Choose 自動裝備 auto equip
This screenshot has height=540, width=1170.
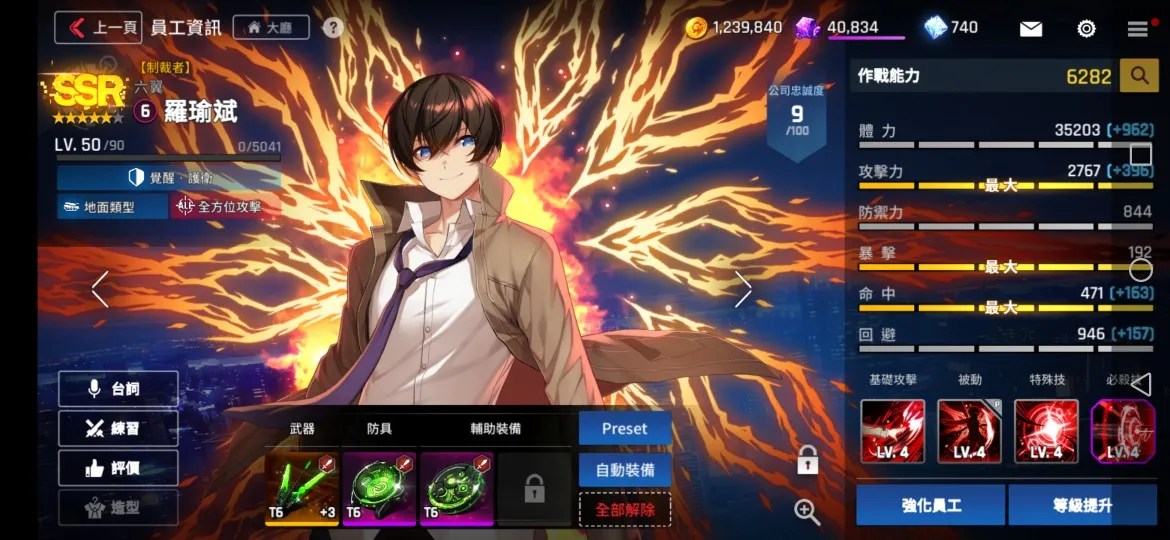[x=624, y=469]
